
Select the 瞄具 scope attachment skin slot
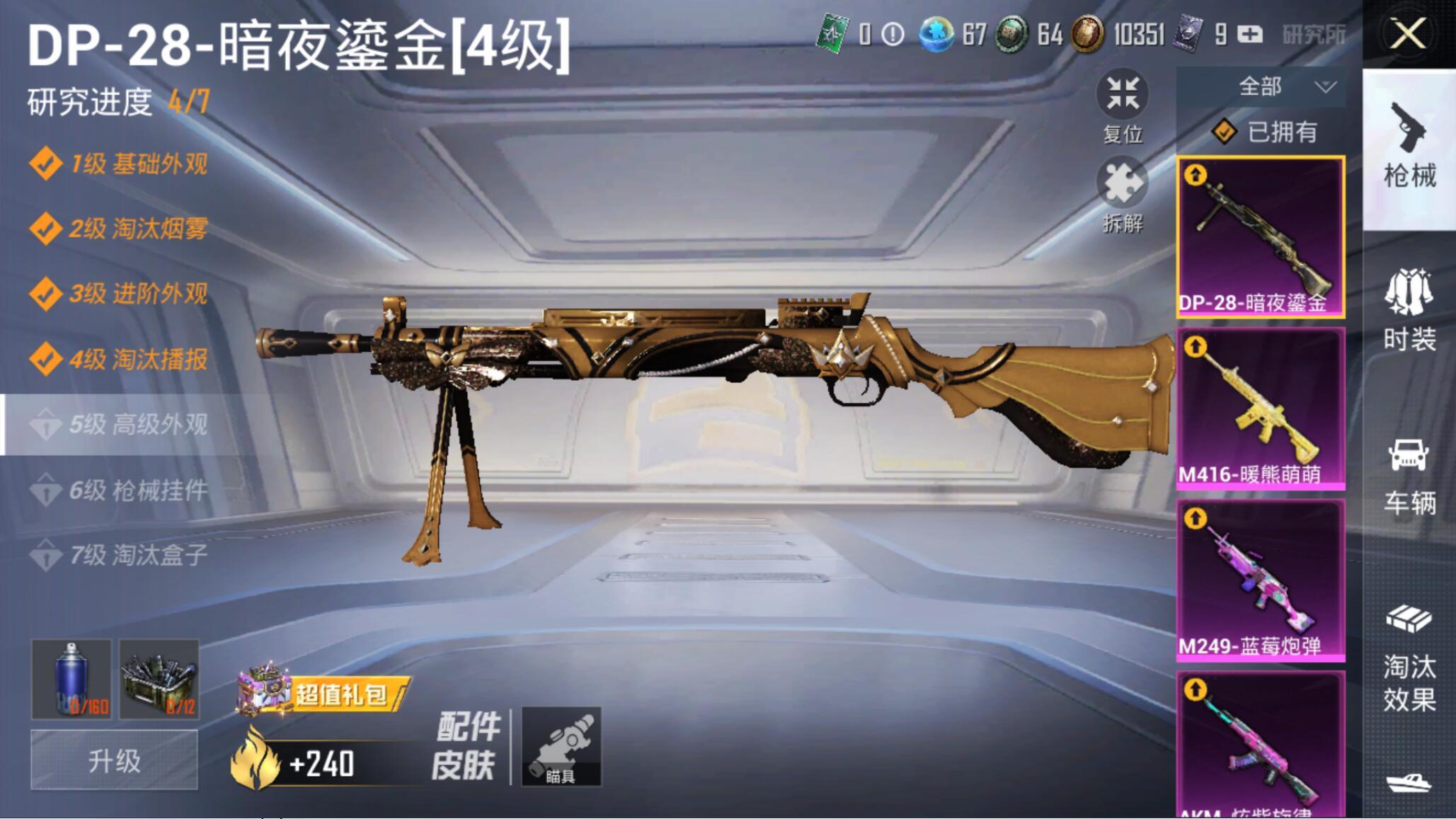(x=561, y=746)
